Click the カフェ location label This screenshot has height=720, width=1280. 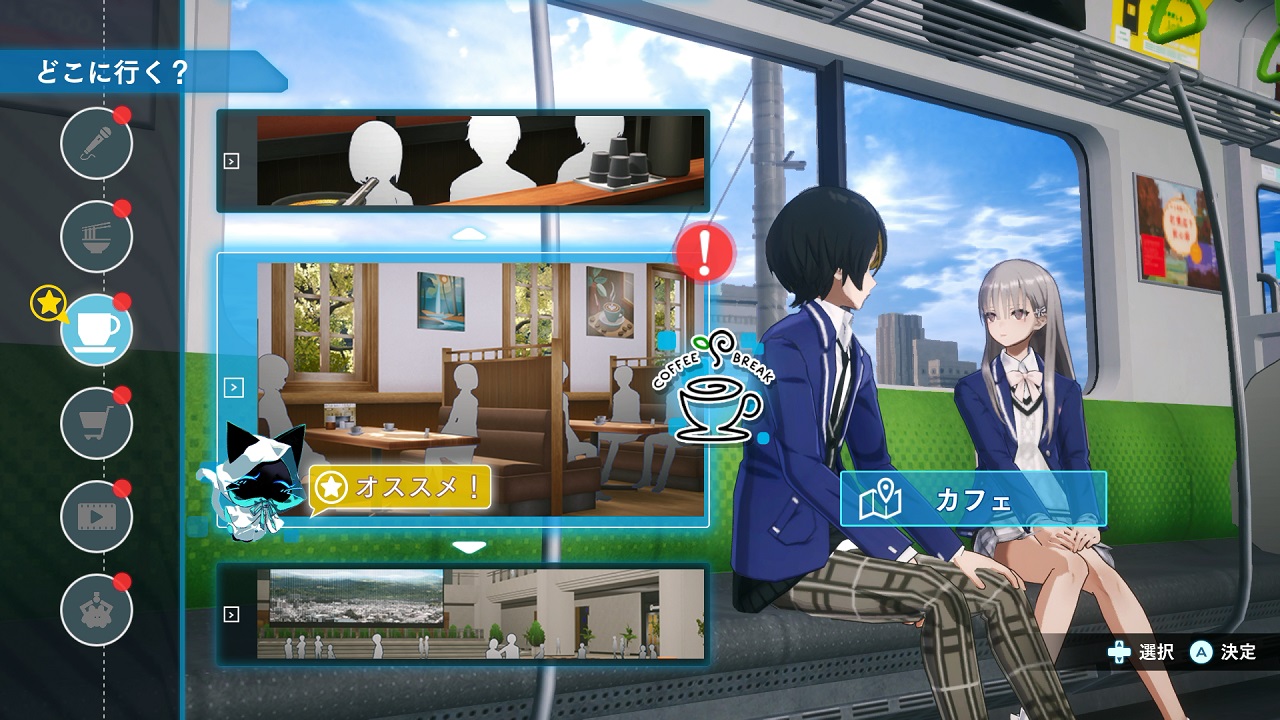click(972, 499)
